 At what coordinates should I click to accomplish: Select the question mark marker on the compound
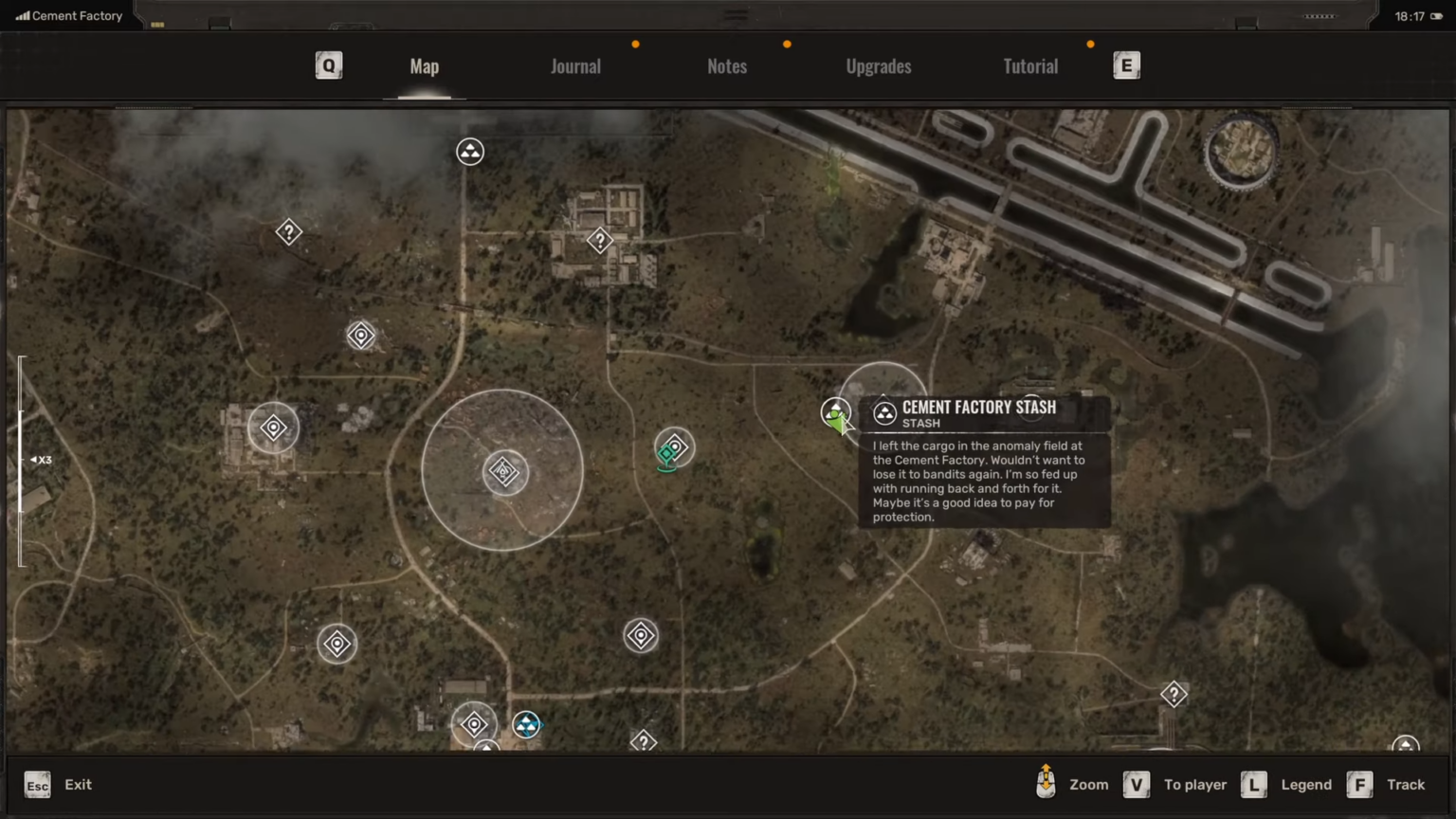coord(600,241)
